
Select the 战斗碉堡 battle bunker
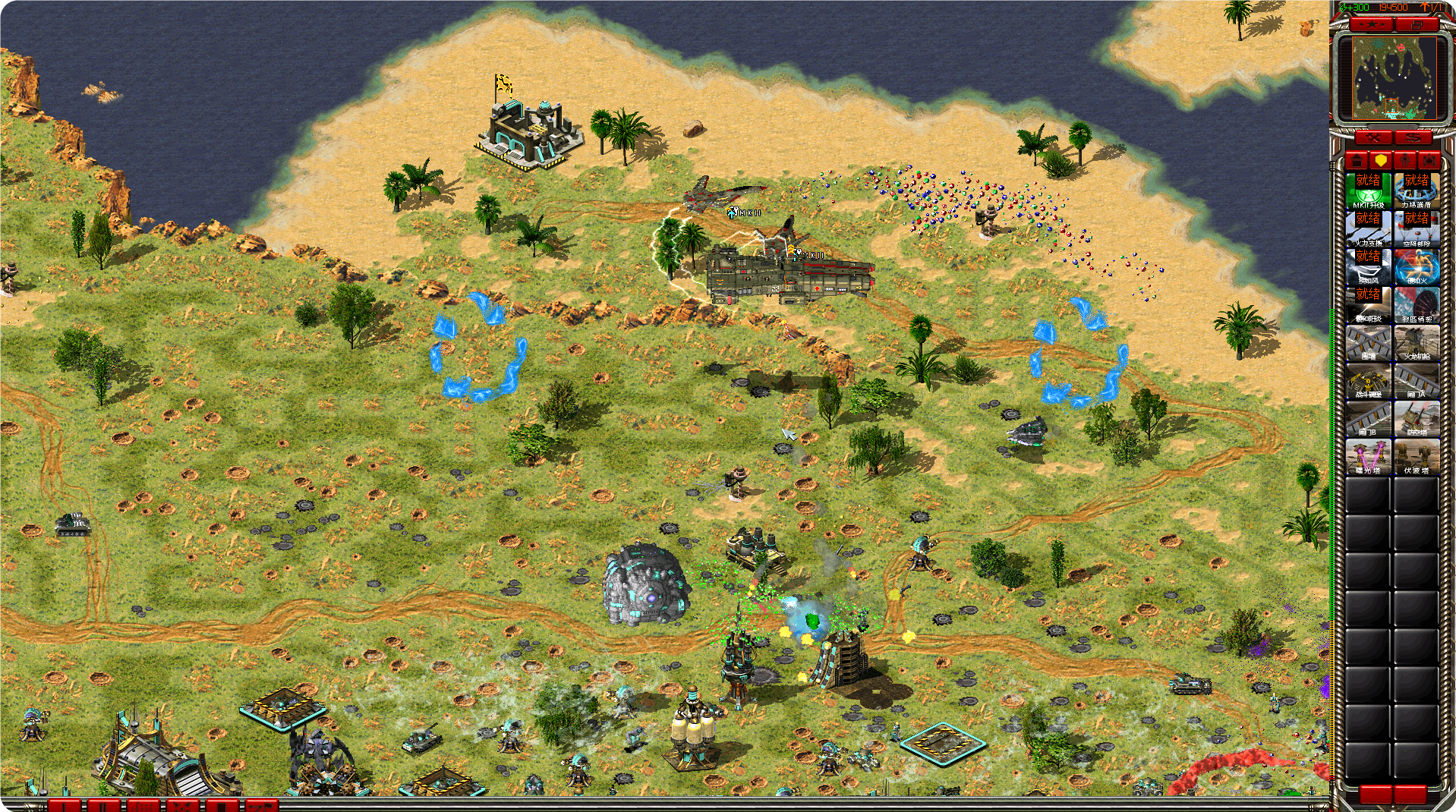tap(1368, 380)
